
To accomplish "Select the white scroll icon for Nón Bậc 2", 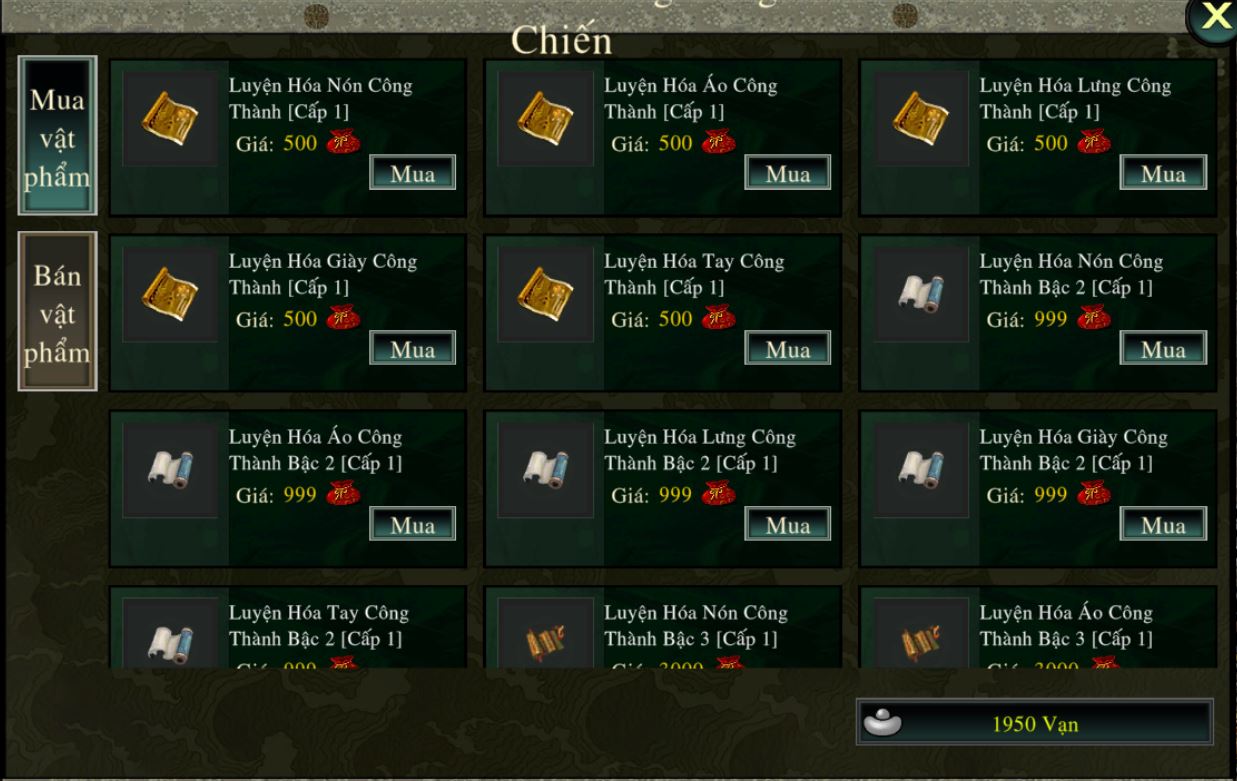I will tap(921, 294).
